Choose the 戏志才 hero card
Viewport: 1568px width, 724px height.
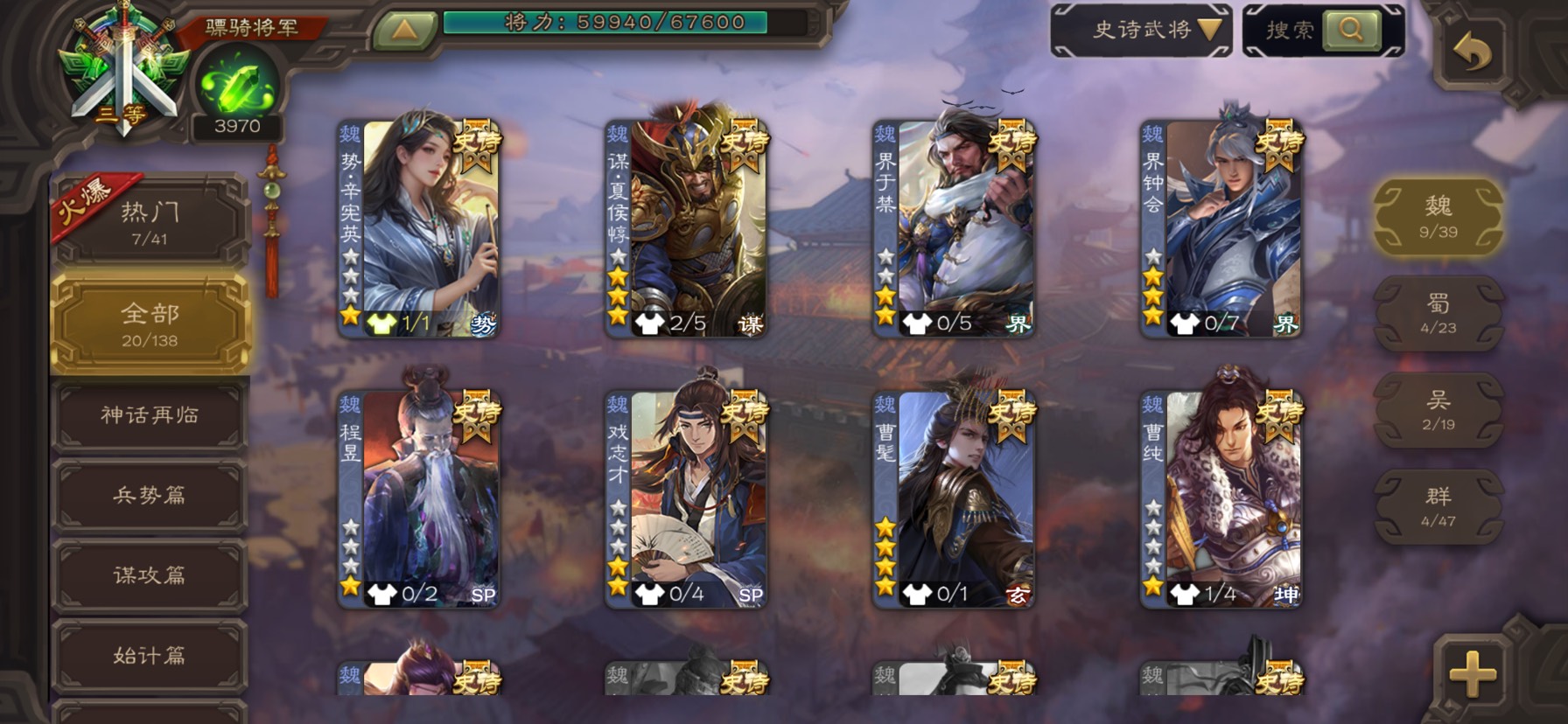[687, 498]
